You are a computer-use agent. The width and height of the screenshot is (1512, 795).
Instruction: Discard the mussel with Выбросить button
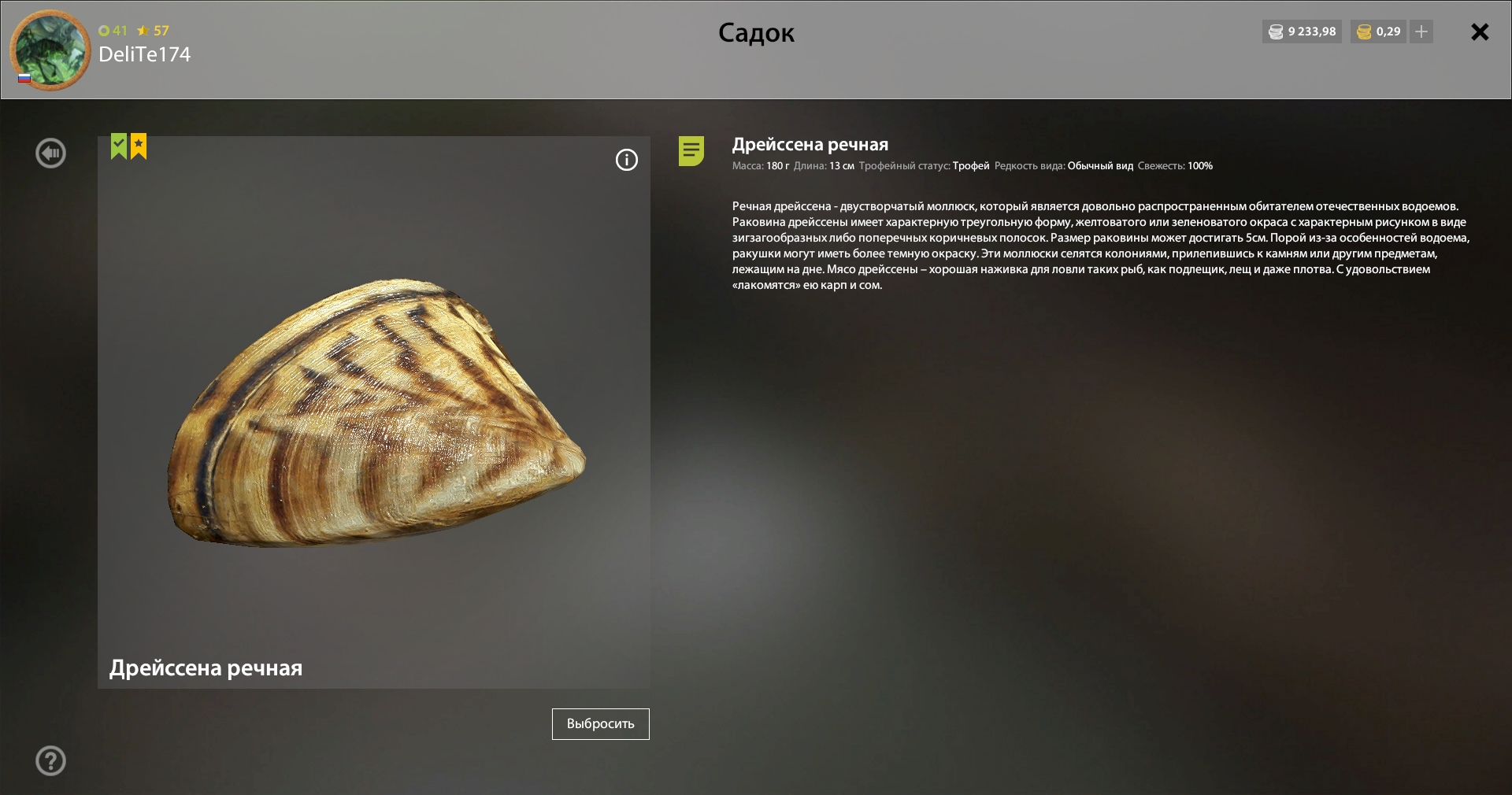[600, 724]
